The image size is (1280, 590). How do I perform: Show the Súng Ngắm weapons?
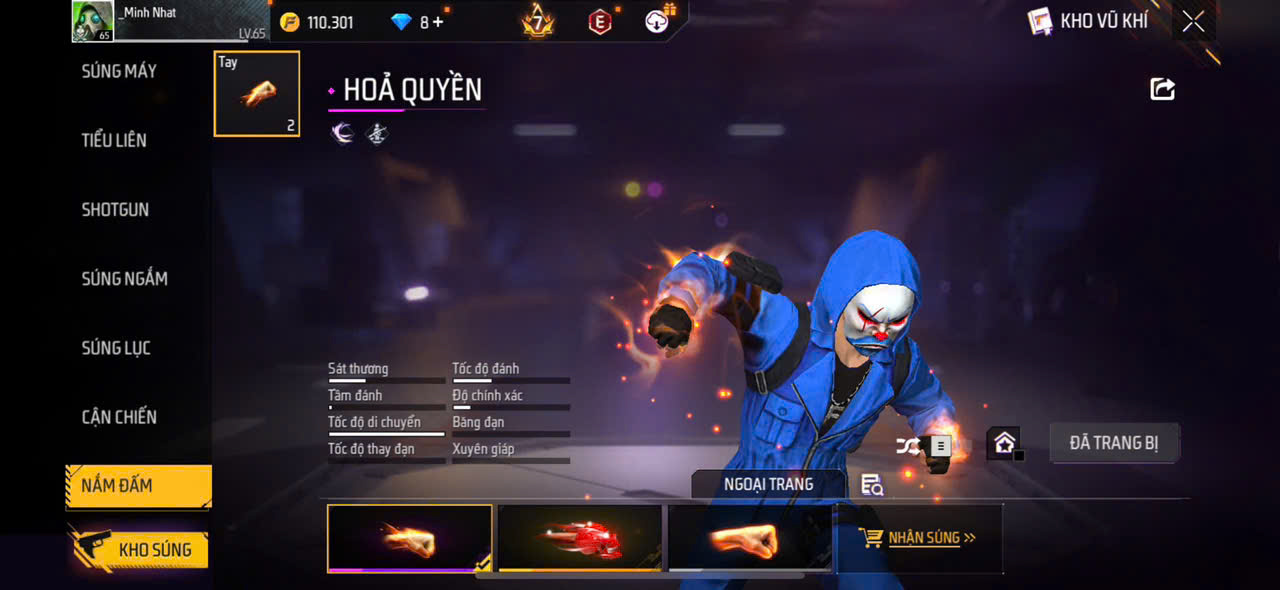[124, 279]
